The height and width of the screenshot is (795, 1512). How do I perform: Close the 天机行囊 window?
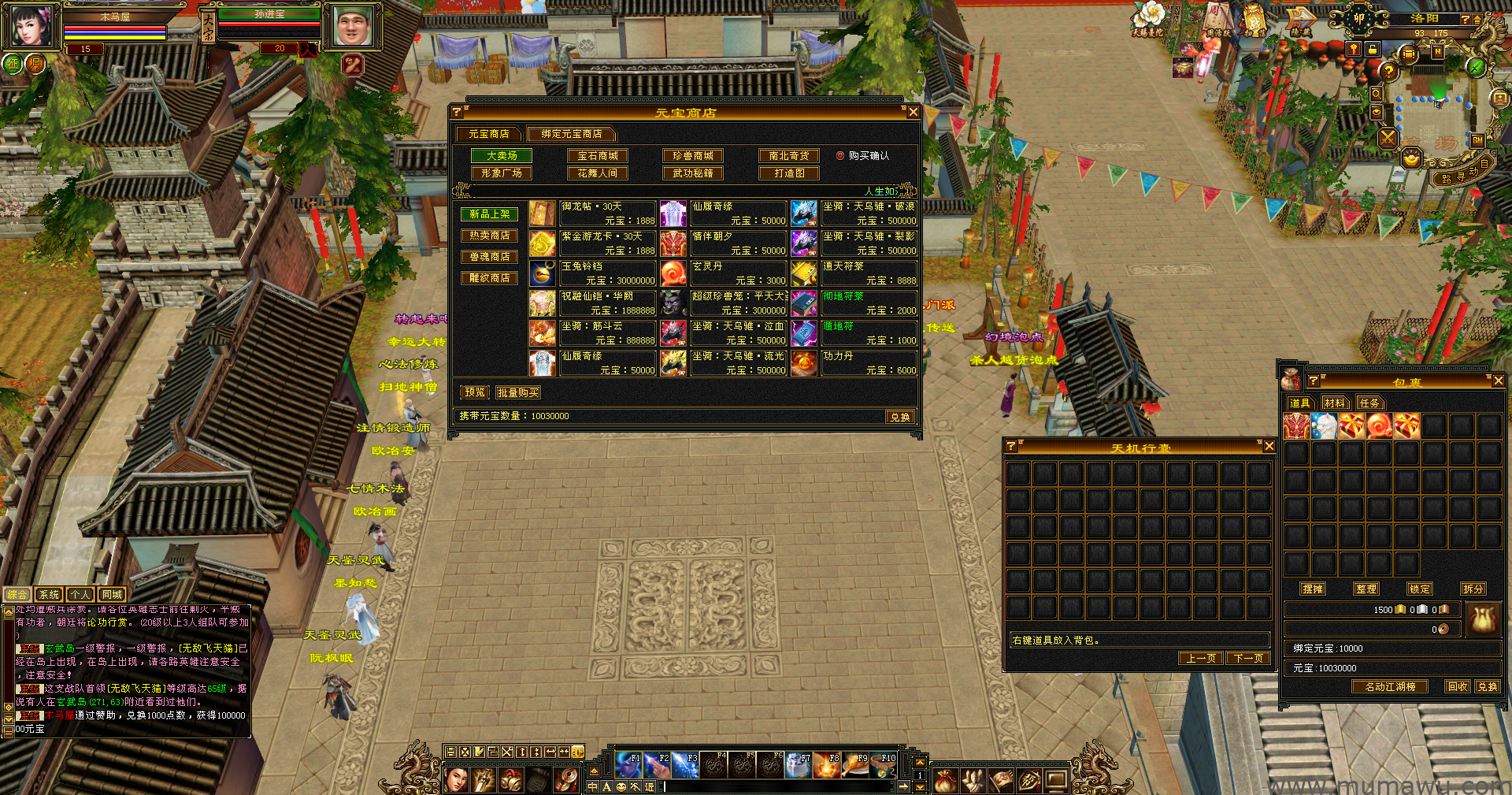coord(1269,447)
